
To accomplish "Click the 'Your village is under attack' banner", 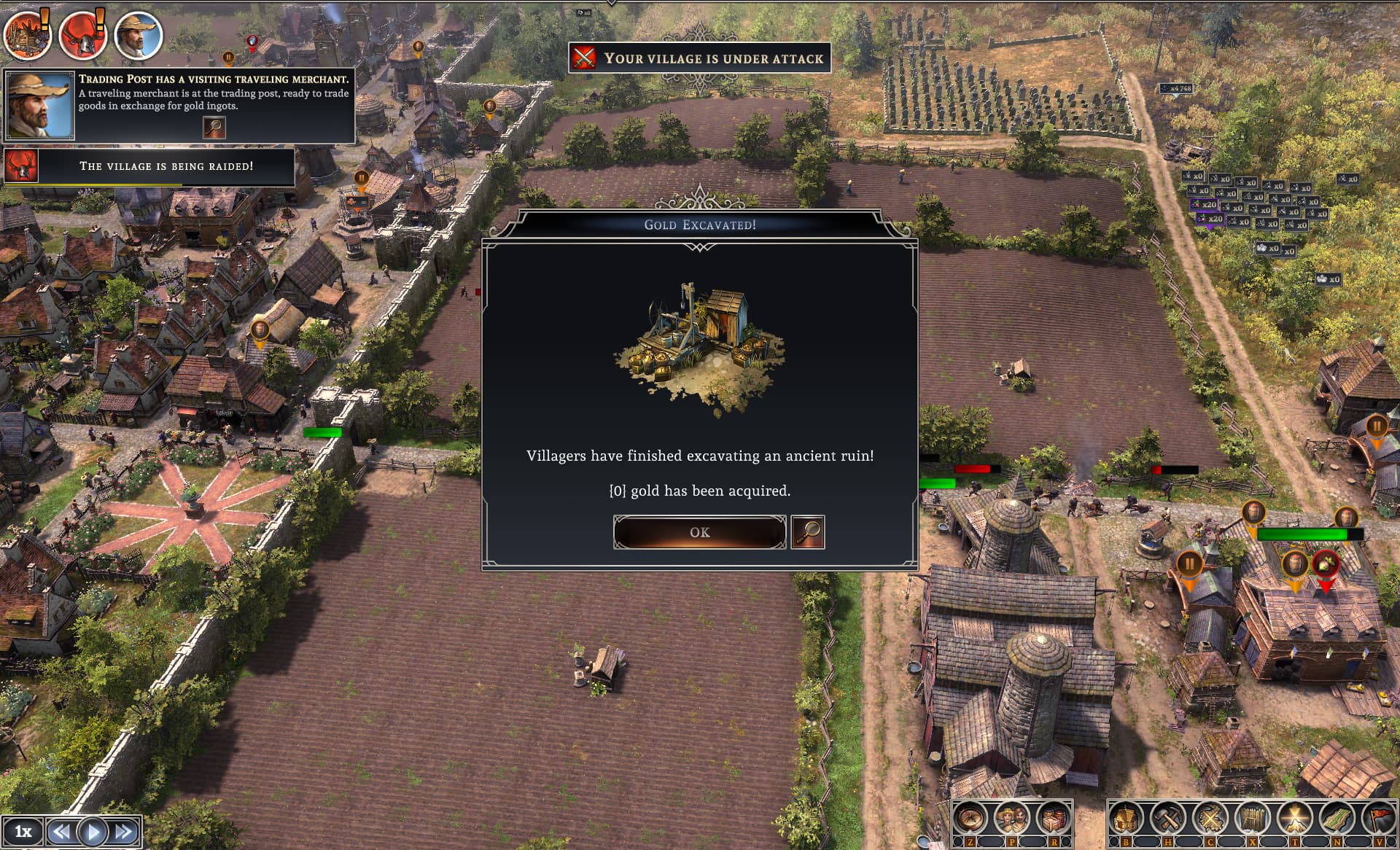I will (x=699, y=58).
